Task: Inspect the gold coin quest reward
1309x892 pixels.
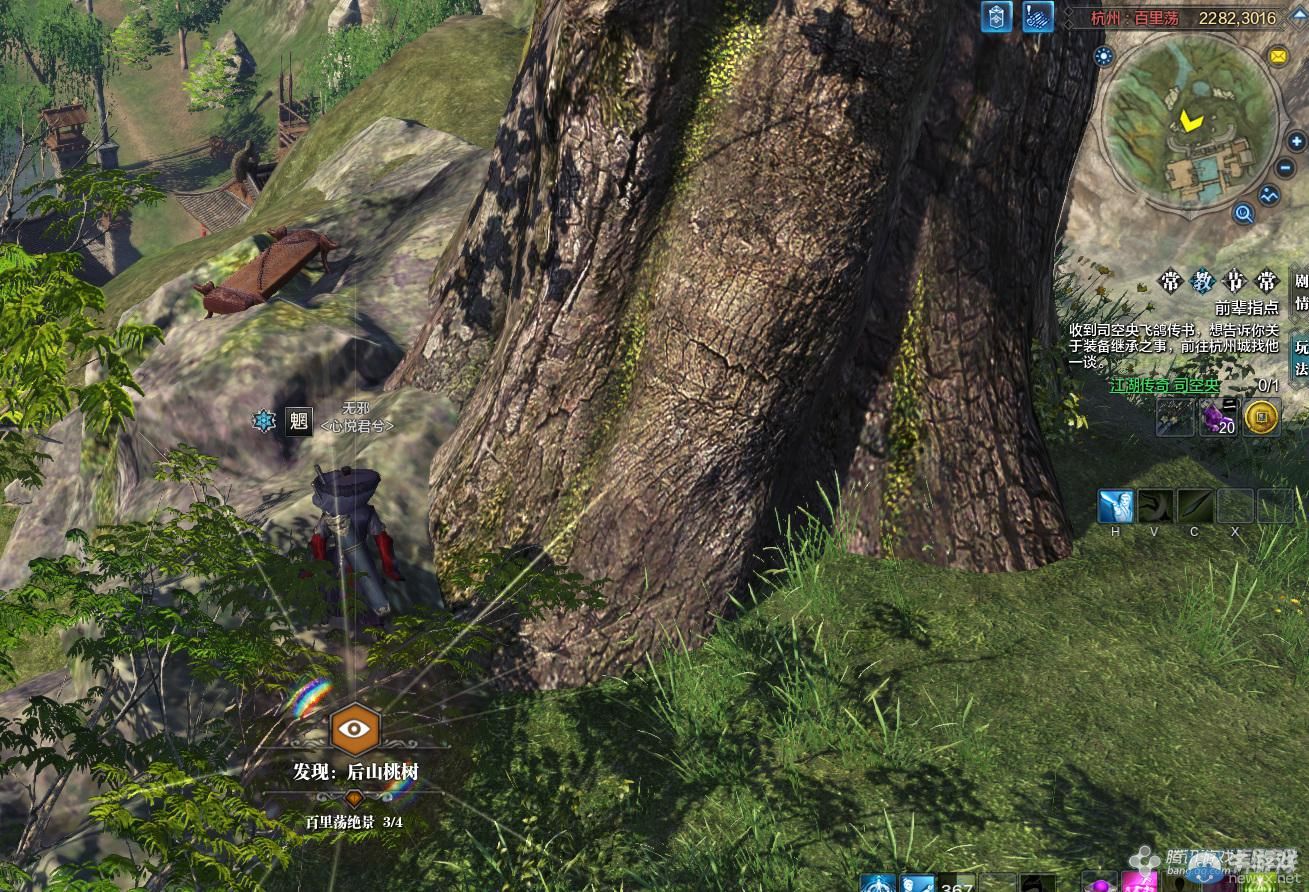Action: pos(1262,417)
